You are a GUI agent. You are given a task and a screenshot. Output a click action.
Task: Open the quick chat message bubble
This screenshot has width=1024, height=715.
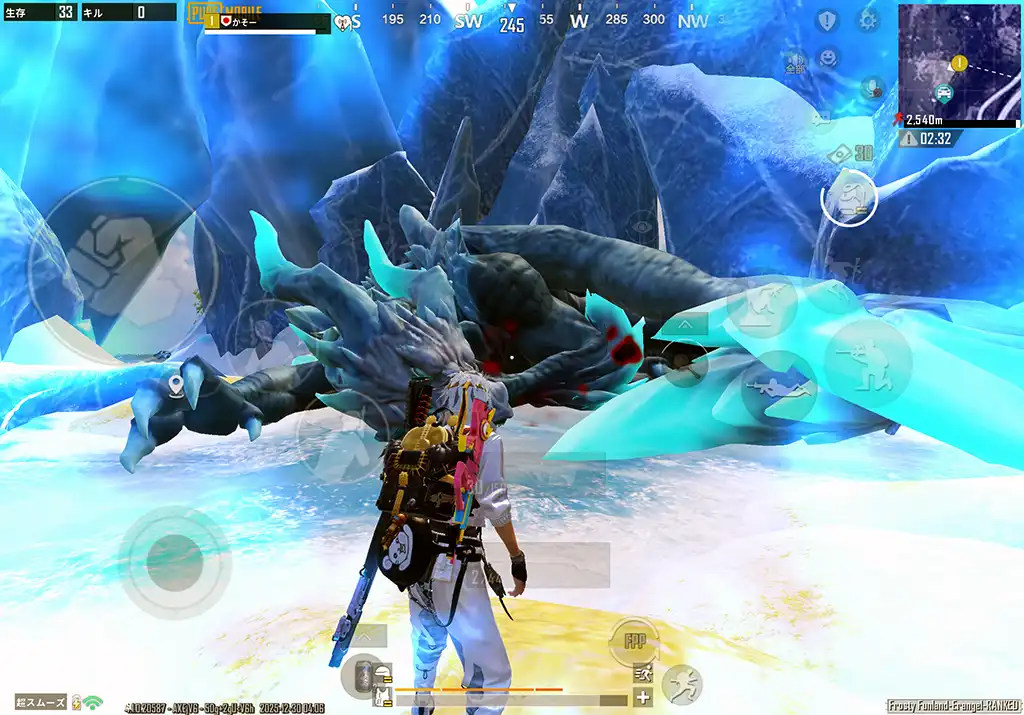820,119
